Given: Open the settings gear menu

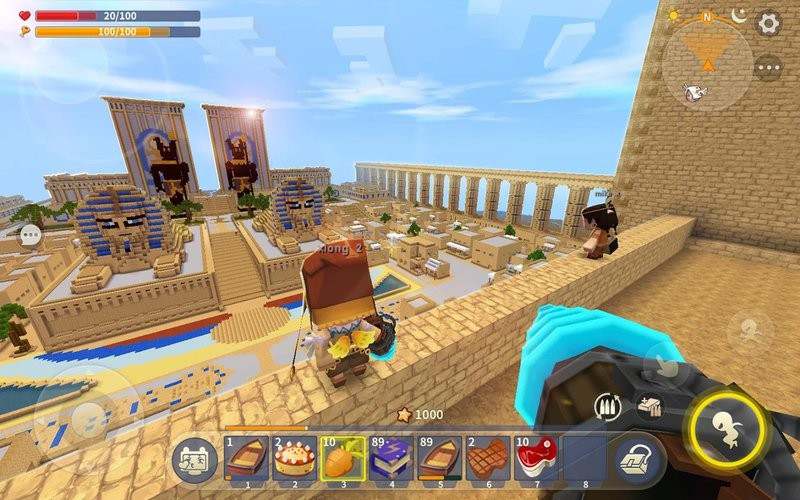Looking at the screenshot, I should click(769, 22).
